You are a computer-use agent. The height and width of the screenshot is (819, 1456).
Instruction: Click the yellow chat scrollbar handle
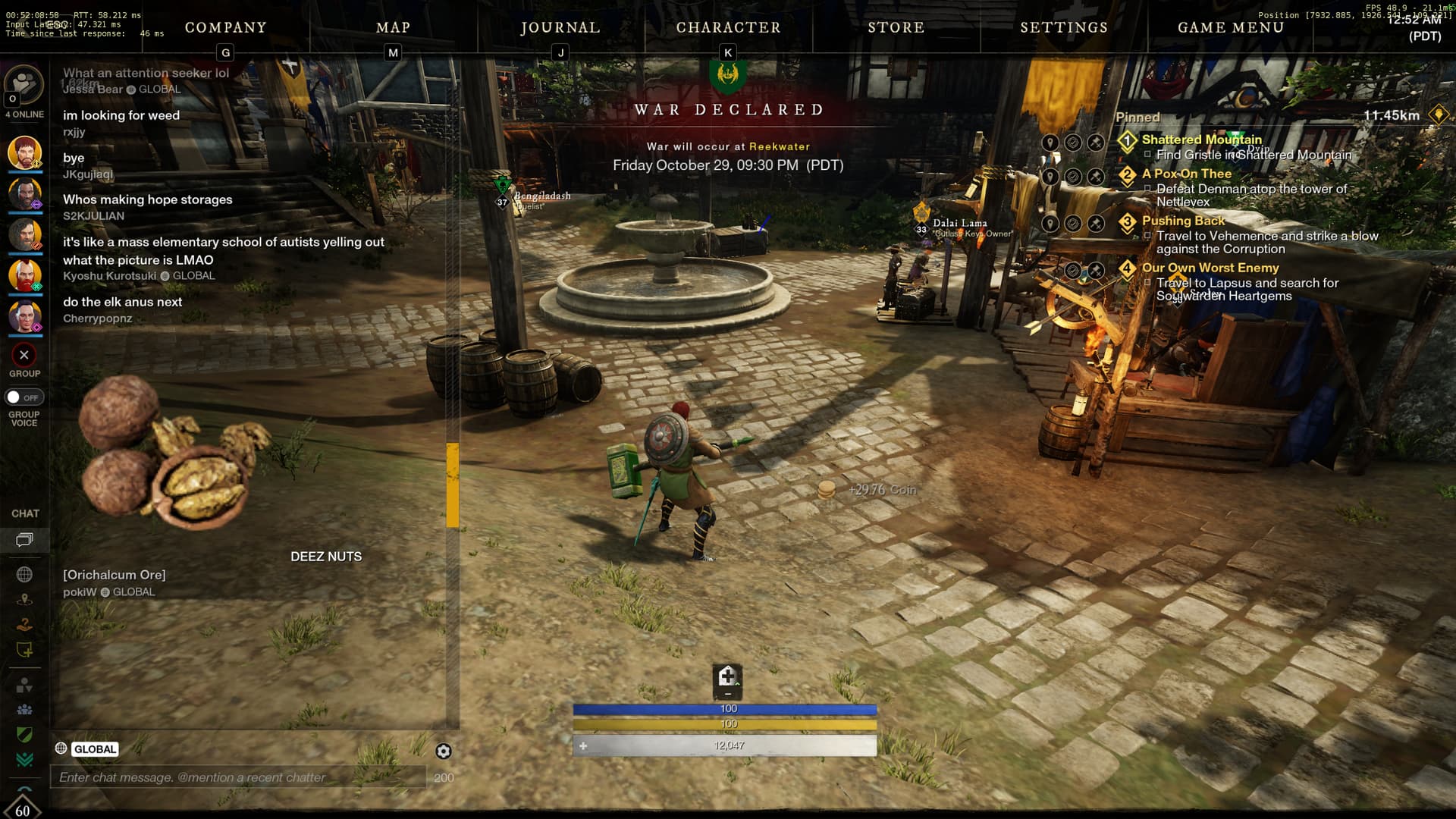453,485
